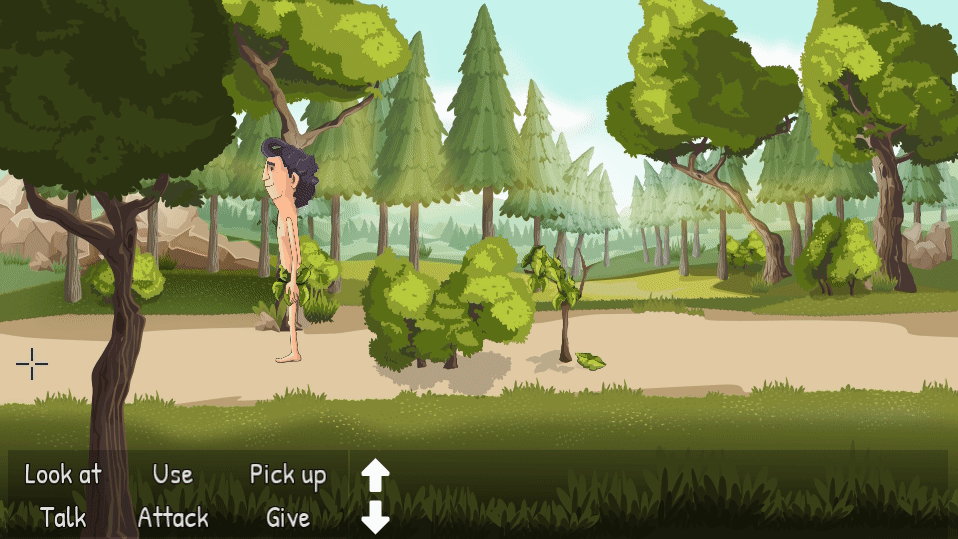The image size is (958, 539).
Task: Click the inventory down arrow
Action: coord(375,517)
